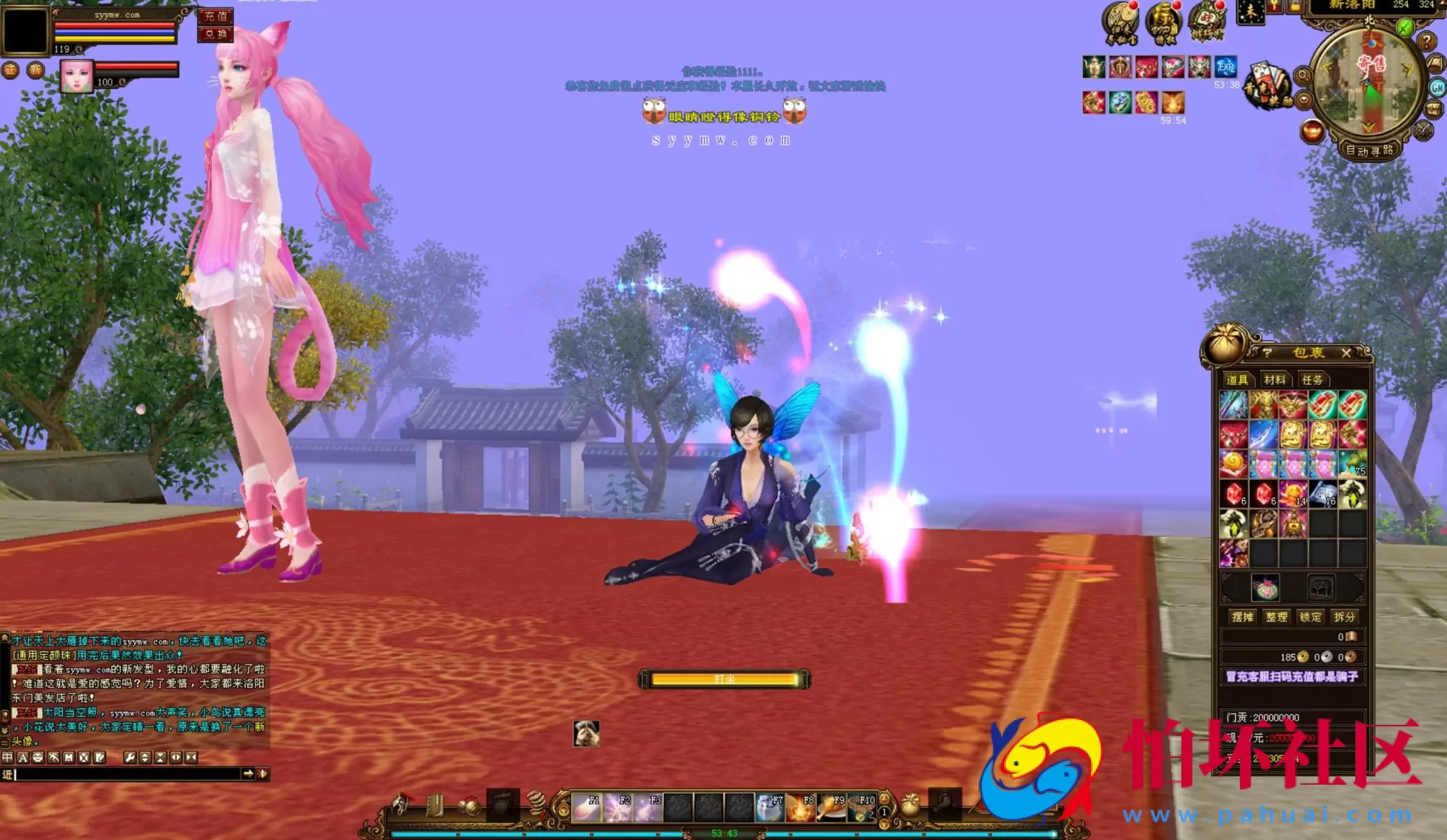1447x840 pixels.
Task: Click the 自动寻路 auto-pathfinding button
Action: click(x=1369, y=150)
